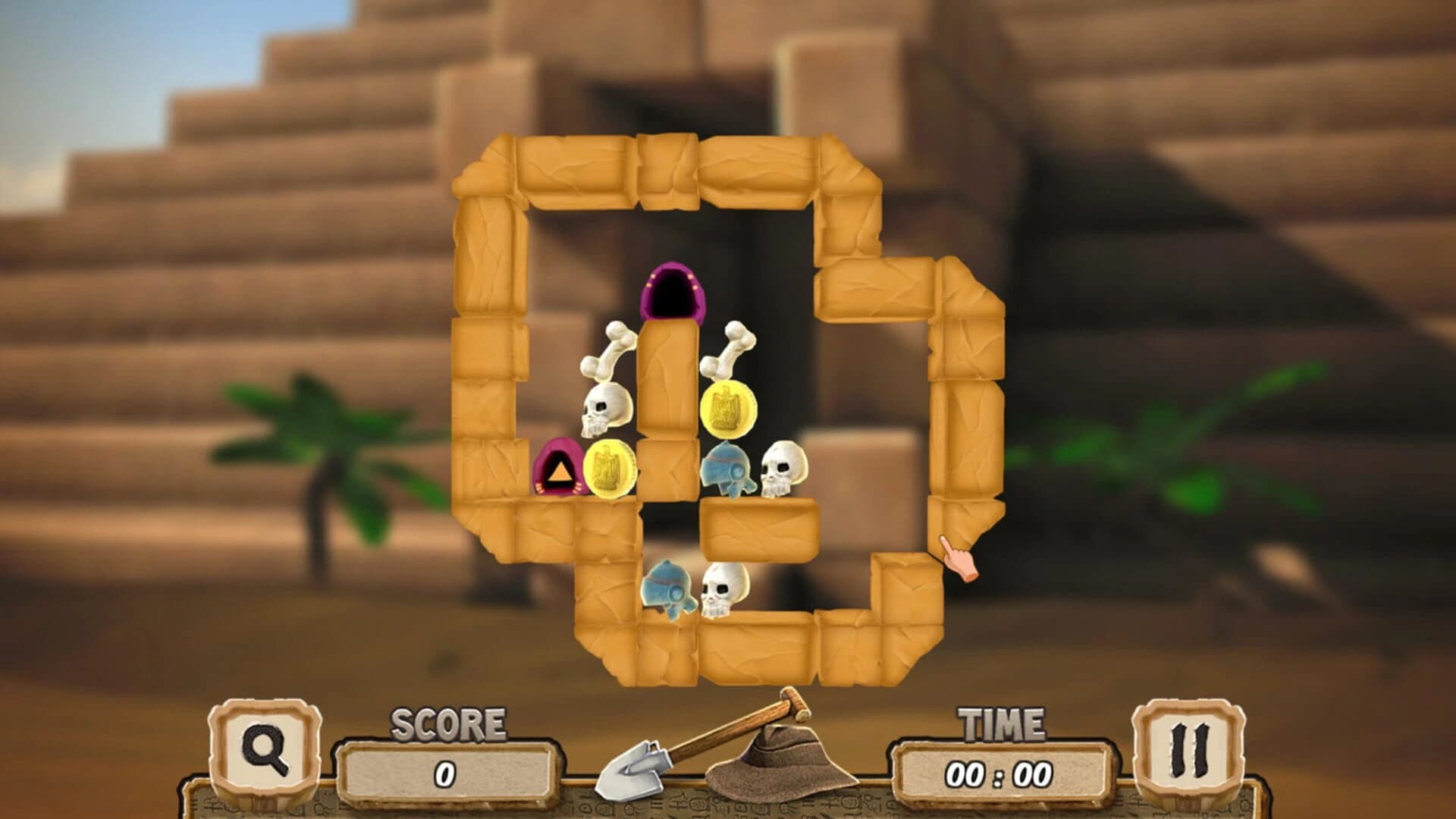Select the SCORE label tab

tap(447, 724)
